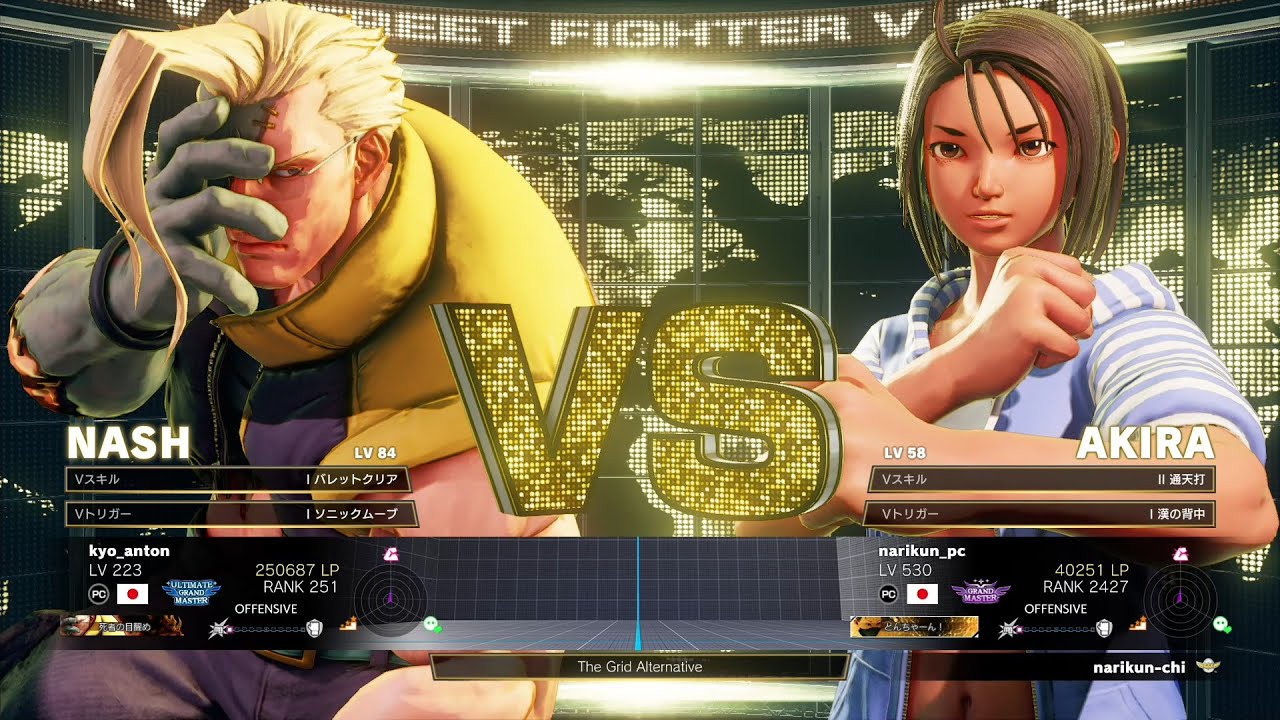Select kyo_anton's player title plate
The height and width of the screenshot is (720, 1280).
pyautogui.click(x=122, y=628)
